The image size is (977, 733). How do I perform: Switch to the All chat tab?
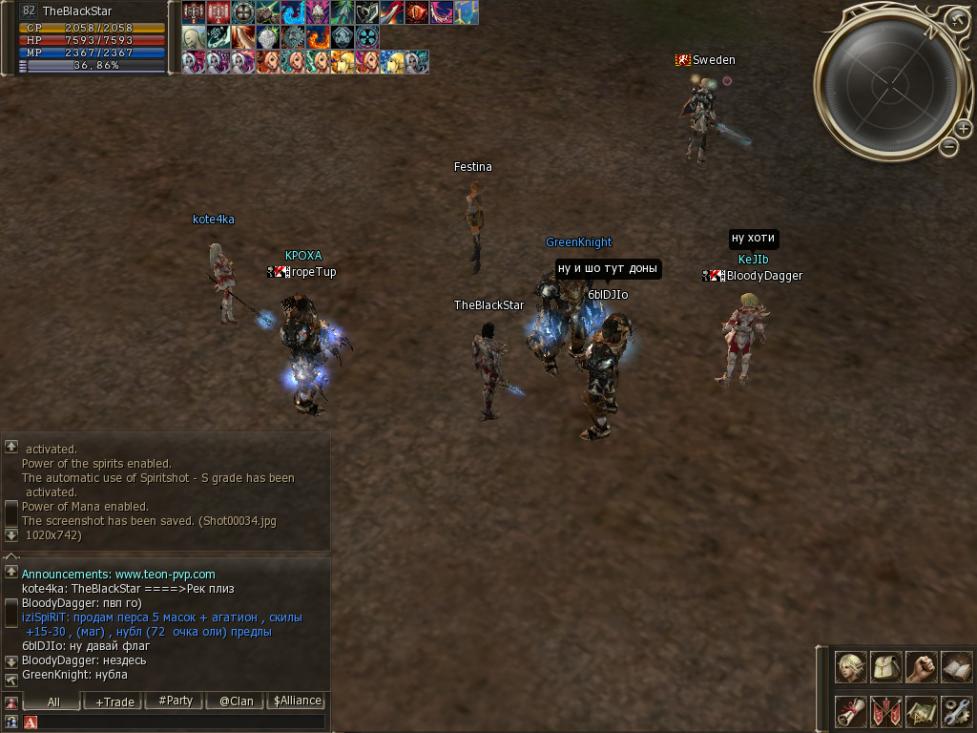click(53, 701)
